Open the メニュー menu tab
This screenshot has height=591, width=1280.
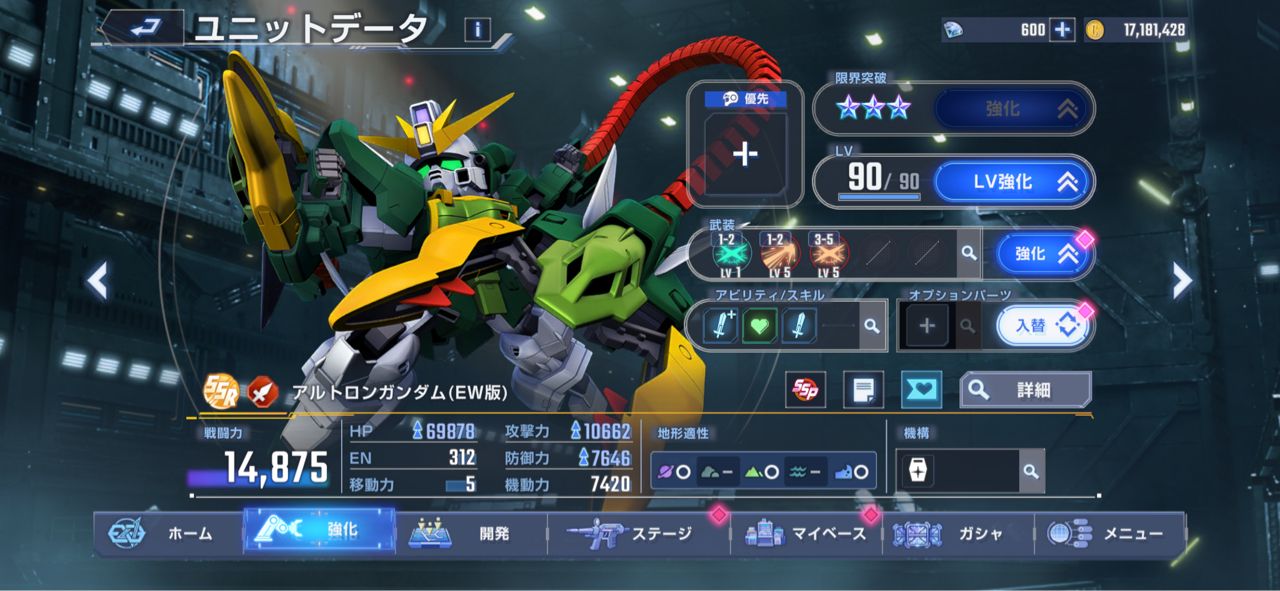[x=1110, y=533]
